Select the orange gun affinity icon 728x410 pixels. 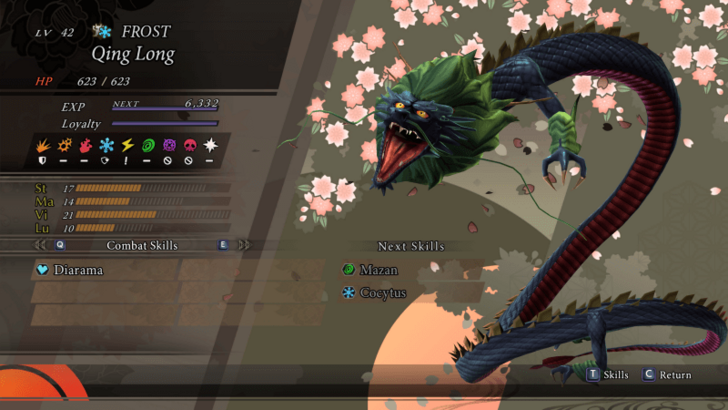pos(63,145)
